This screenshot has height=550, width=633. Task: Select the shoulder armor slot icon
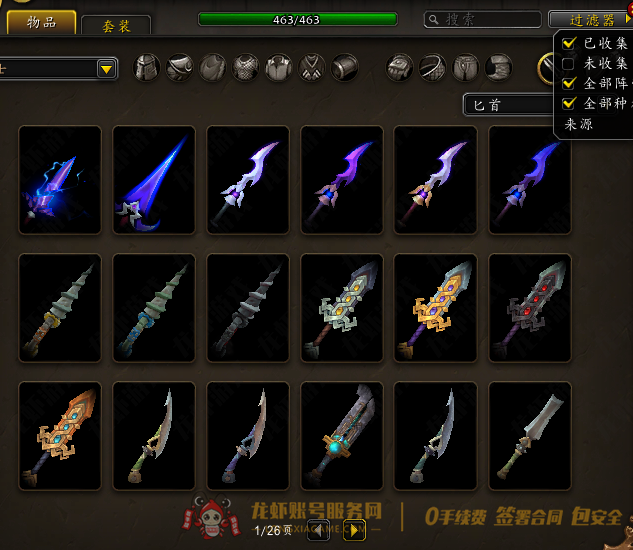pos(180,68)
